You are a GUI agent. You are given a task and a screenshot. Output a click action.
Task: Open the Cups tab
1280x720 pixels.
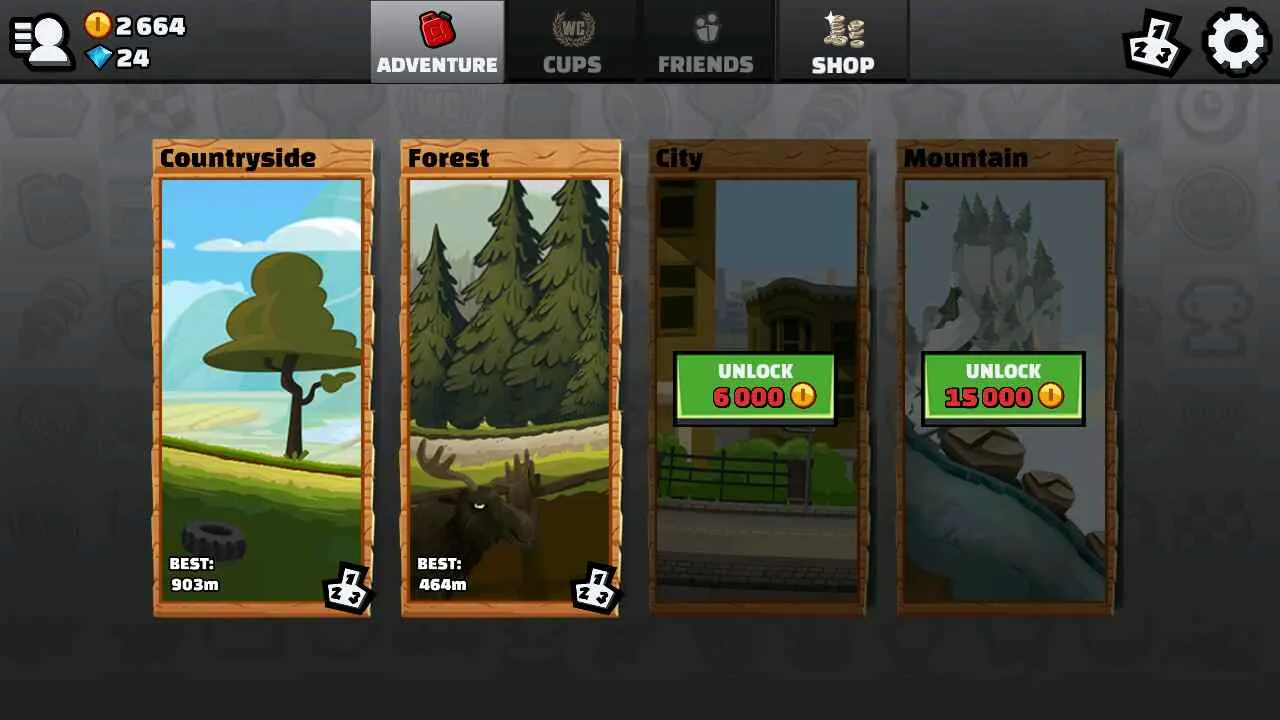coord(572,42)
